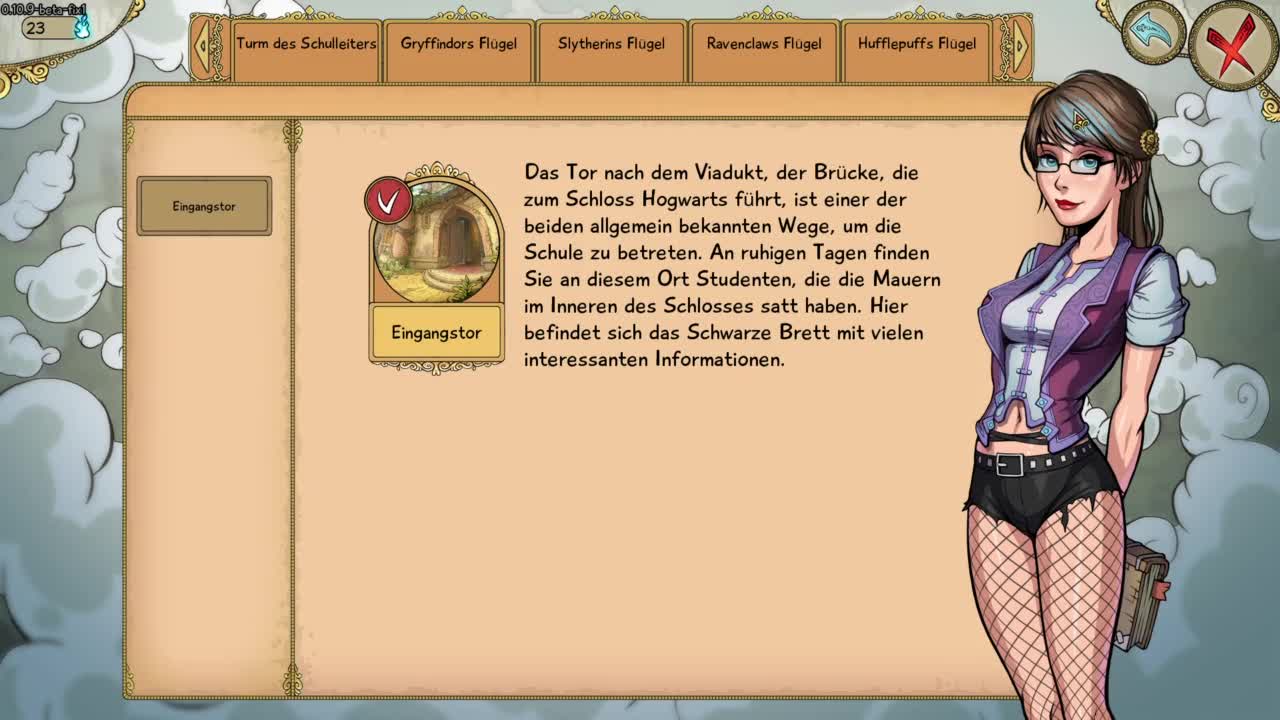
Task: Select Eingangstor in the left sidebar list
Action: [x=204, y=206]
